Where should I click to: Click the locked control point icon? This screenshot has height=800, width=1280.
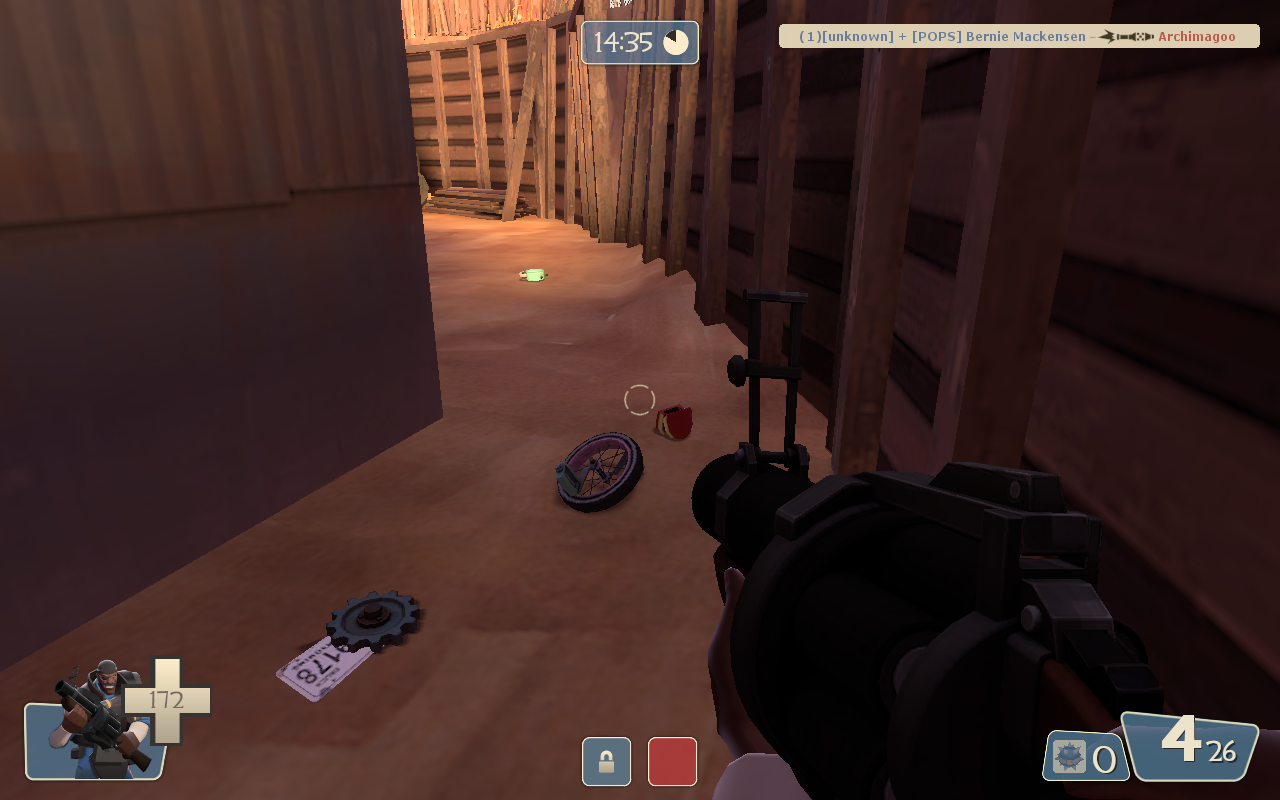click(x=606, y=761)
